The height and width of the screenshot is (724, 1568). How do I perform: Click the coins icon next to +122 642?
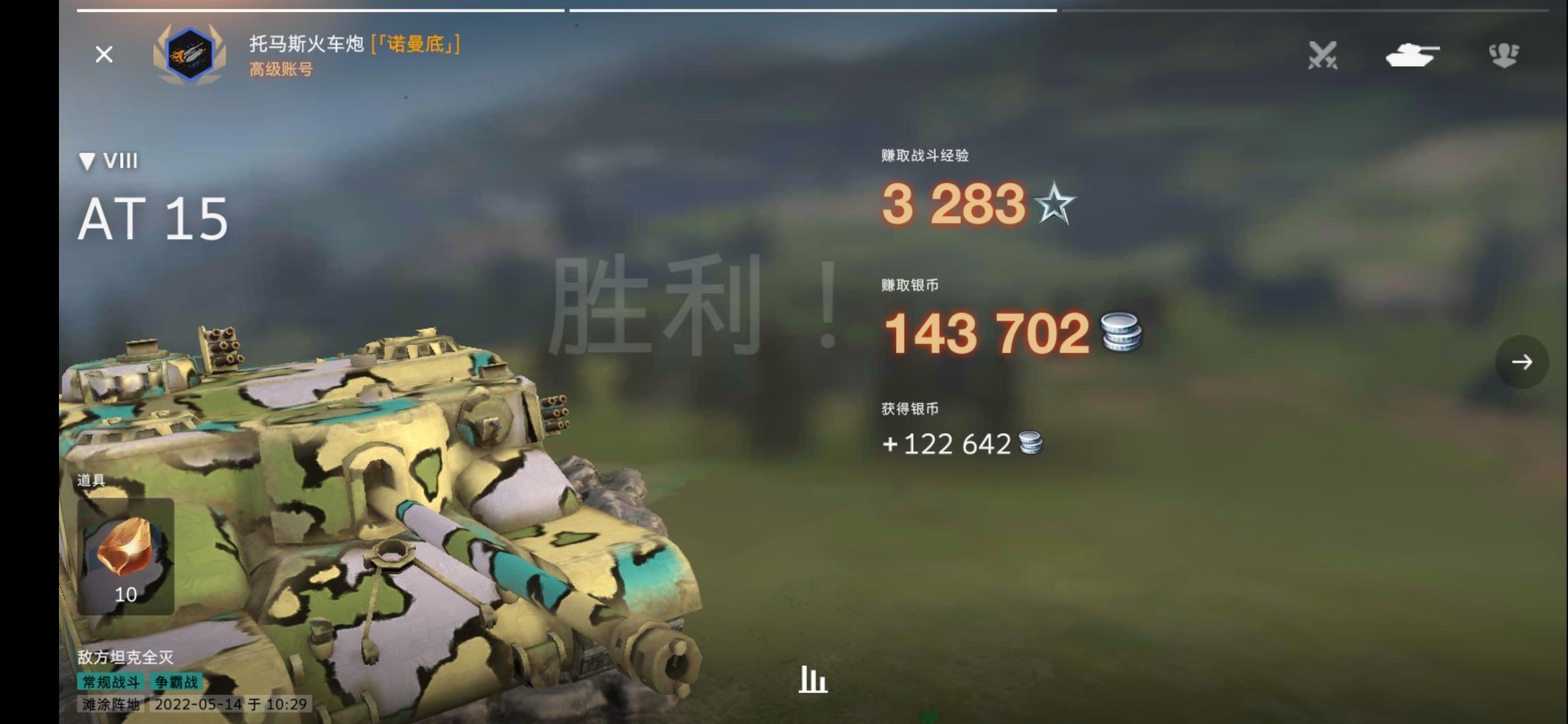[1032, 444]
